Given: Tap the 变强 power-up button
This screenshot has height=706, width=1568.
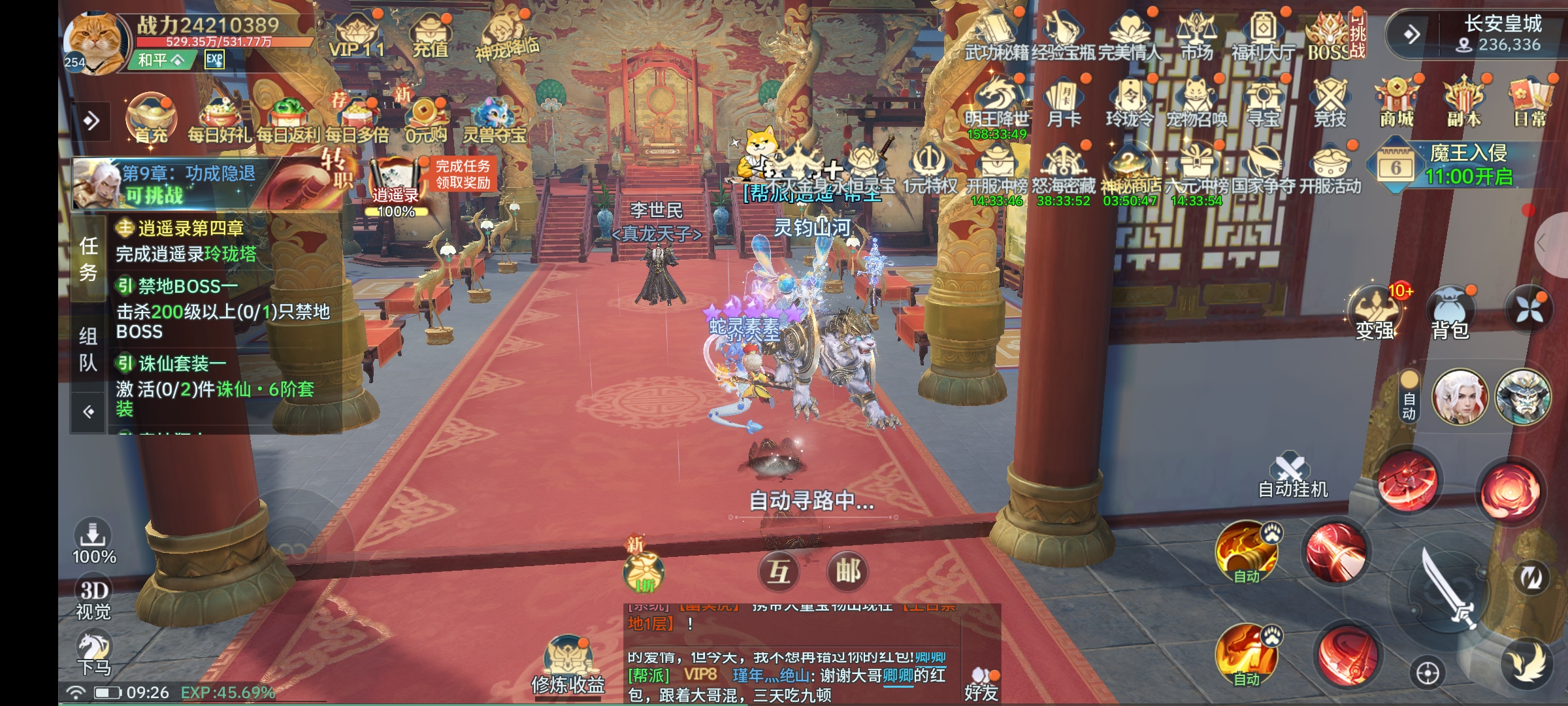Looking at the screenshot, I should [x=1375, y=314].
